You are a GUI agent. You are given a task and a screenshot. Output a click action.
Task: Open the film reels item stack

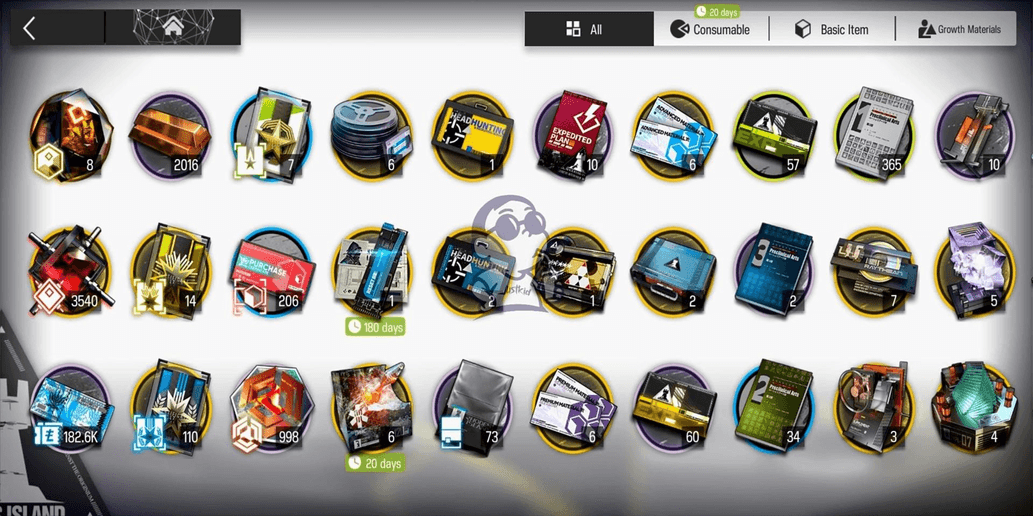(x=370, y=135)
